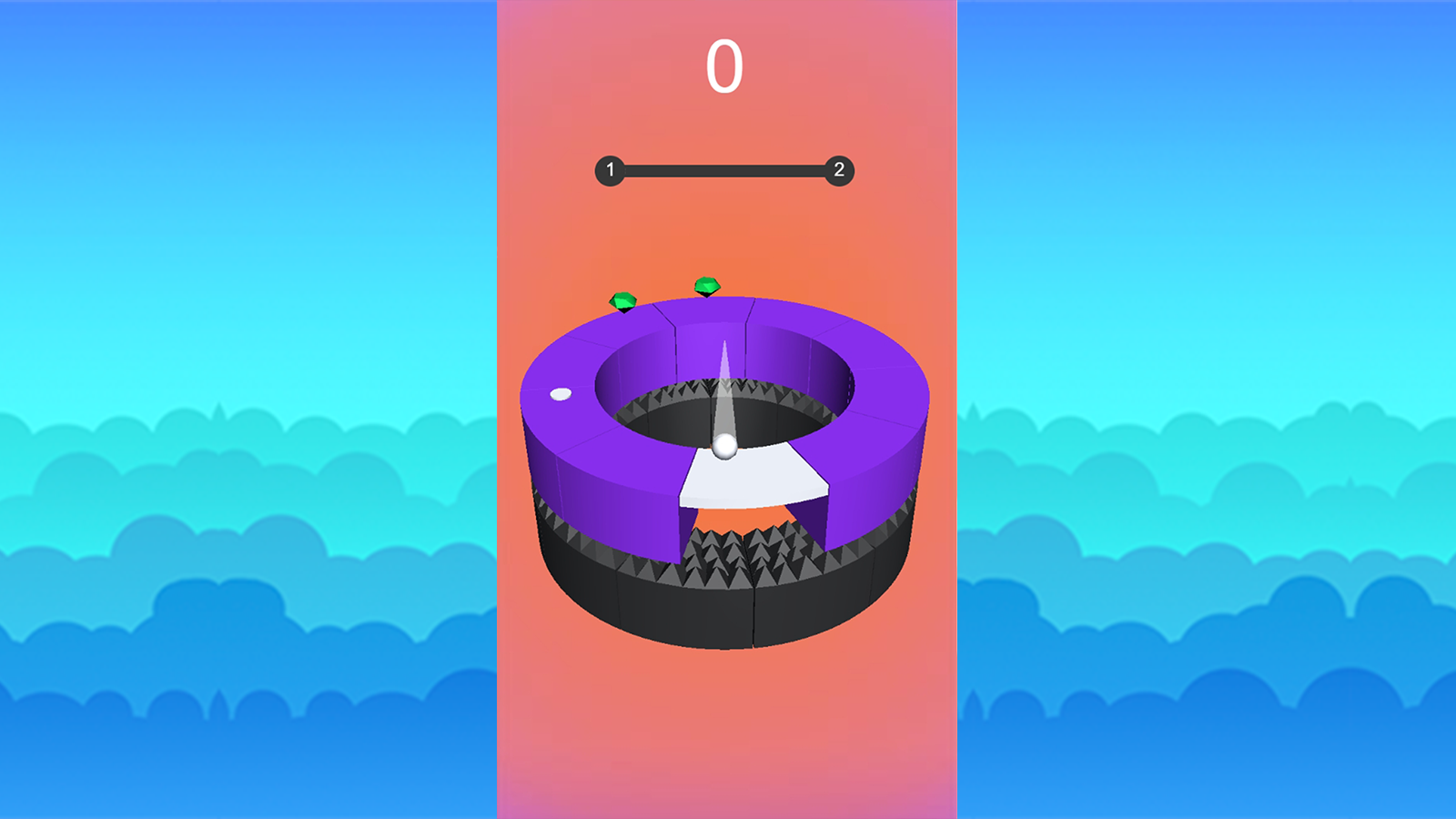Collect the green gem on the left

pos(622,298)
